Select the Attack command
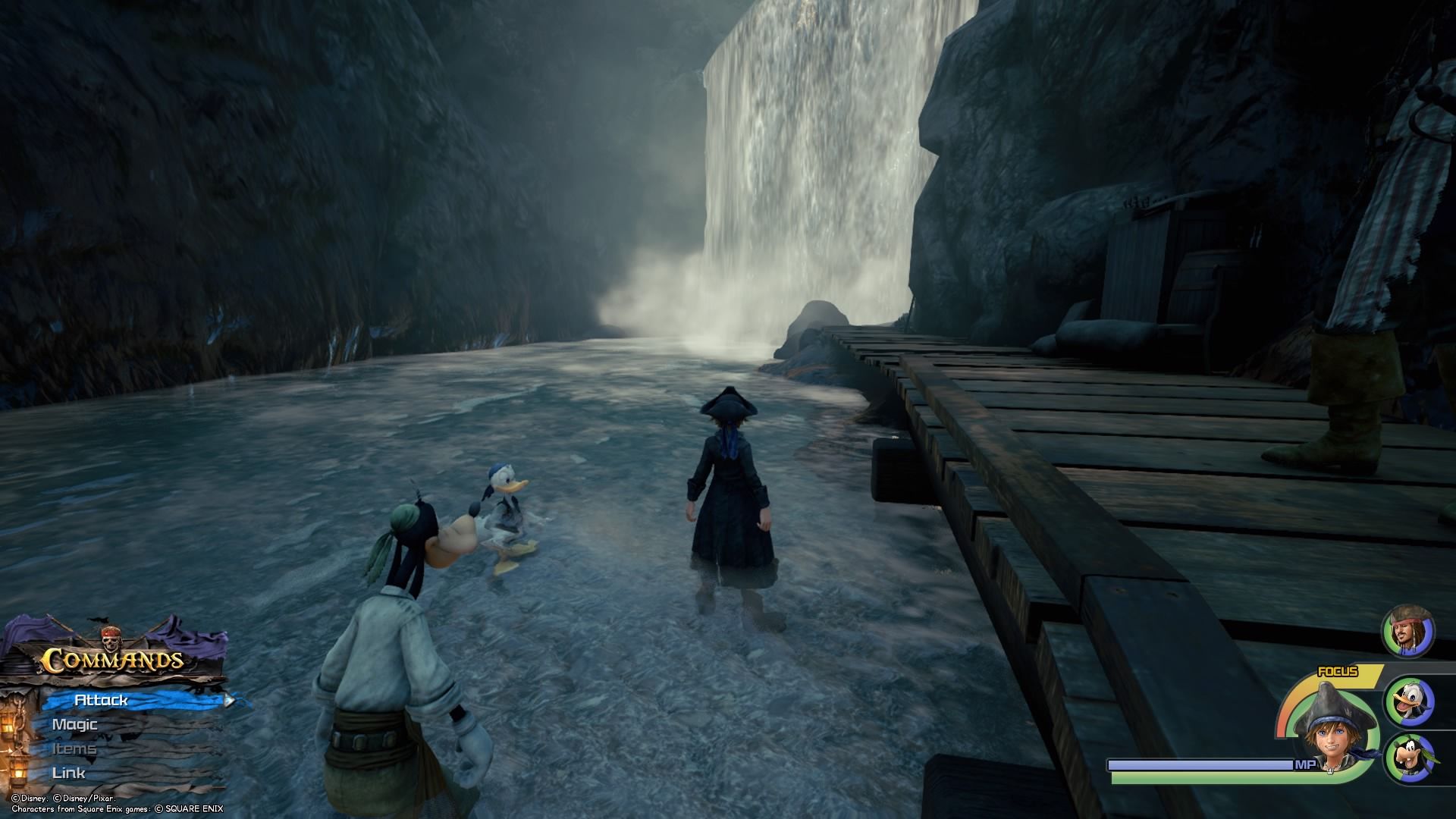 102,700
